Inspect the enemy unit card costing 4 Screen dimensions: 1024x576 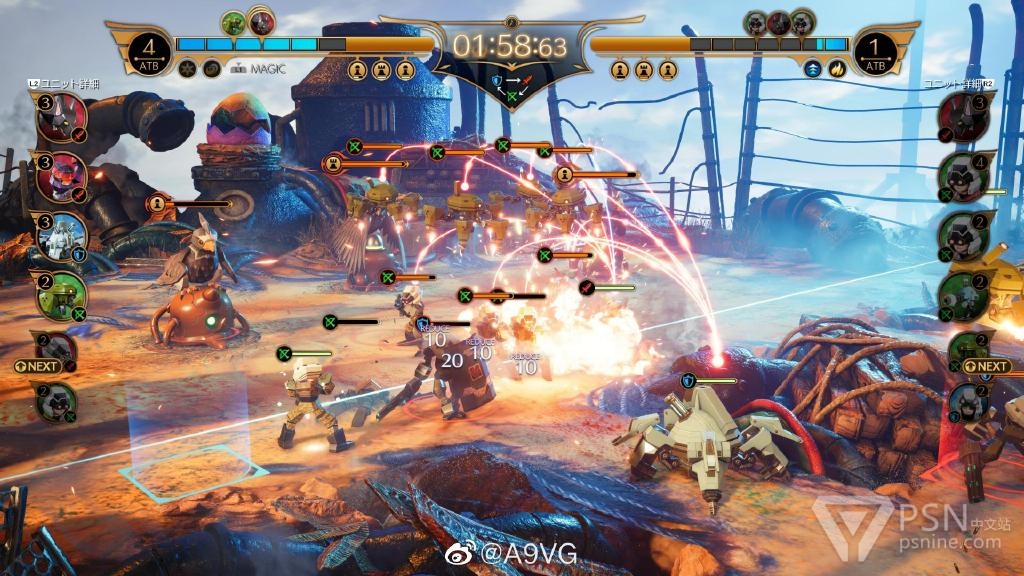click(x=963, y=178)
